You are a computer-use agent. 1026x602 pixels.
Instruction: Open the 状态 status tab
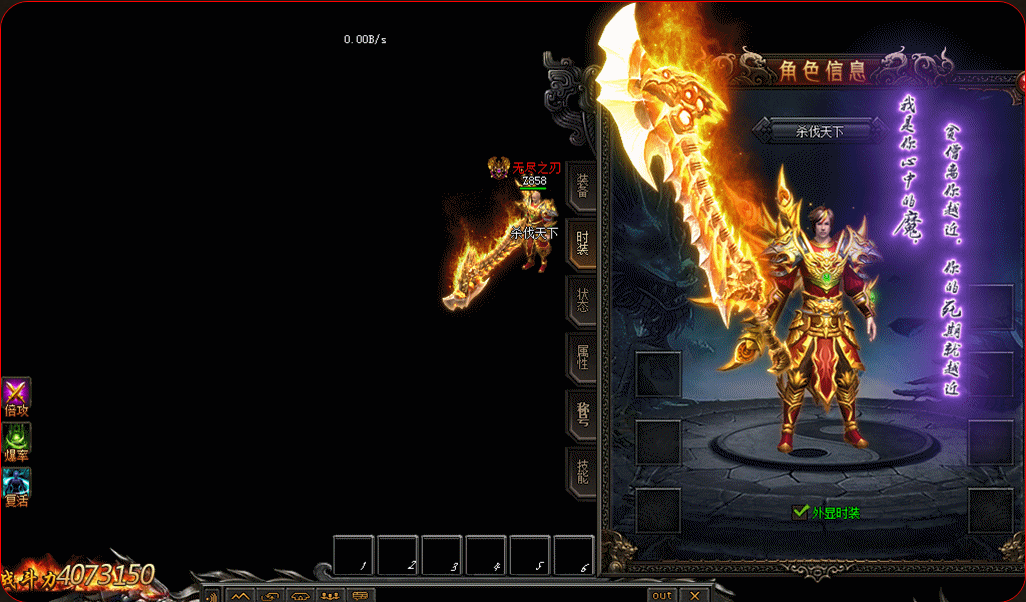tap(582, 300)
